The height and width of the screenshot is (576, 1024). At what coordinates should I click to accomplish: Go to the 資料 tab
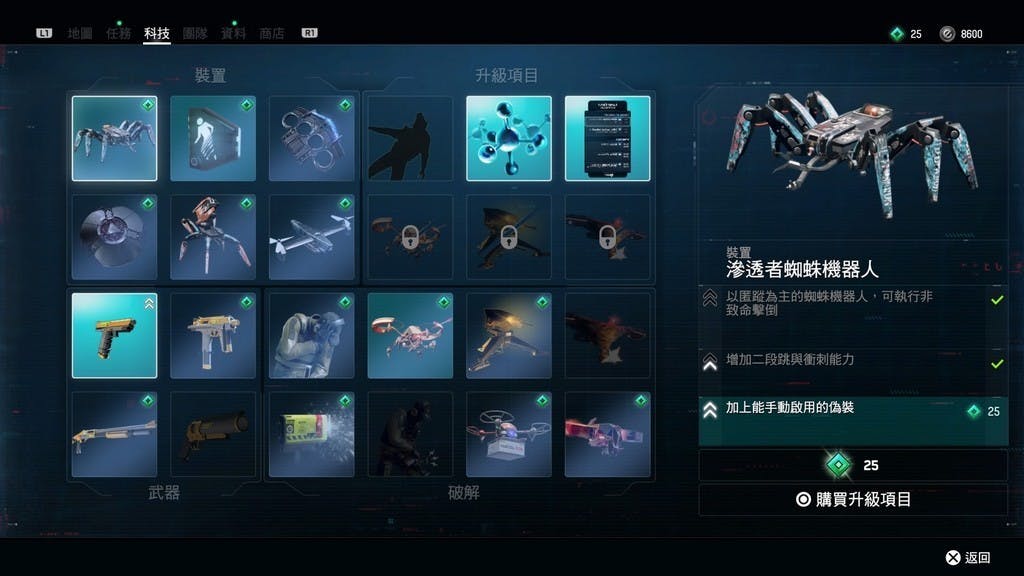point(233,33)
